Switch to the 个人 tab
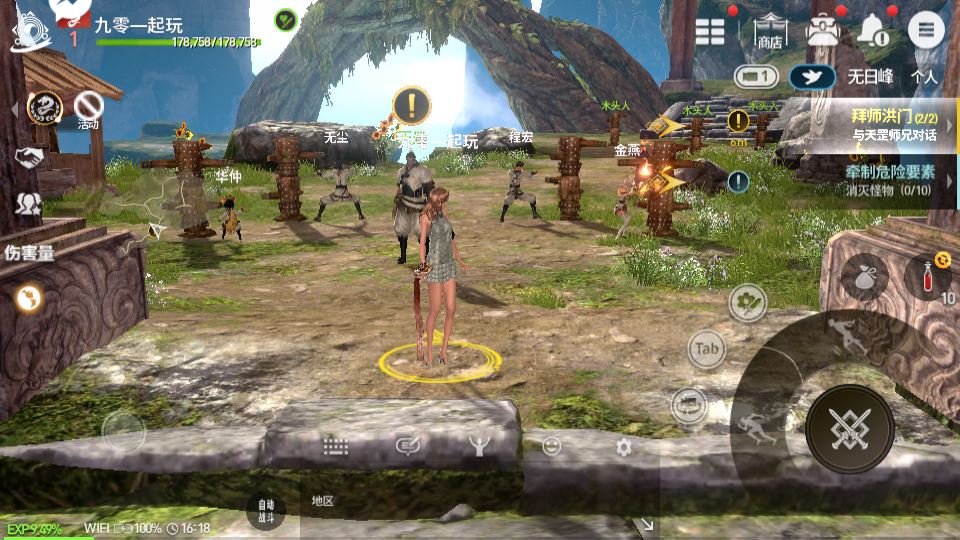960x540 pixels. [924, 76]
